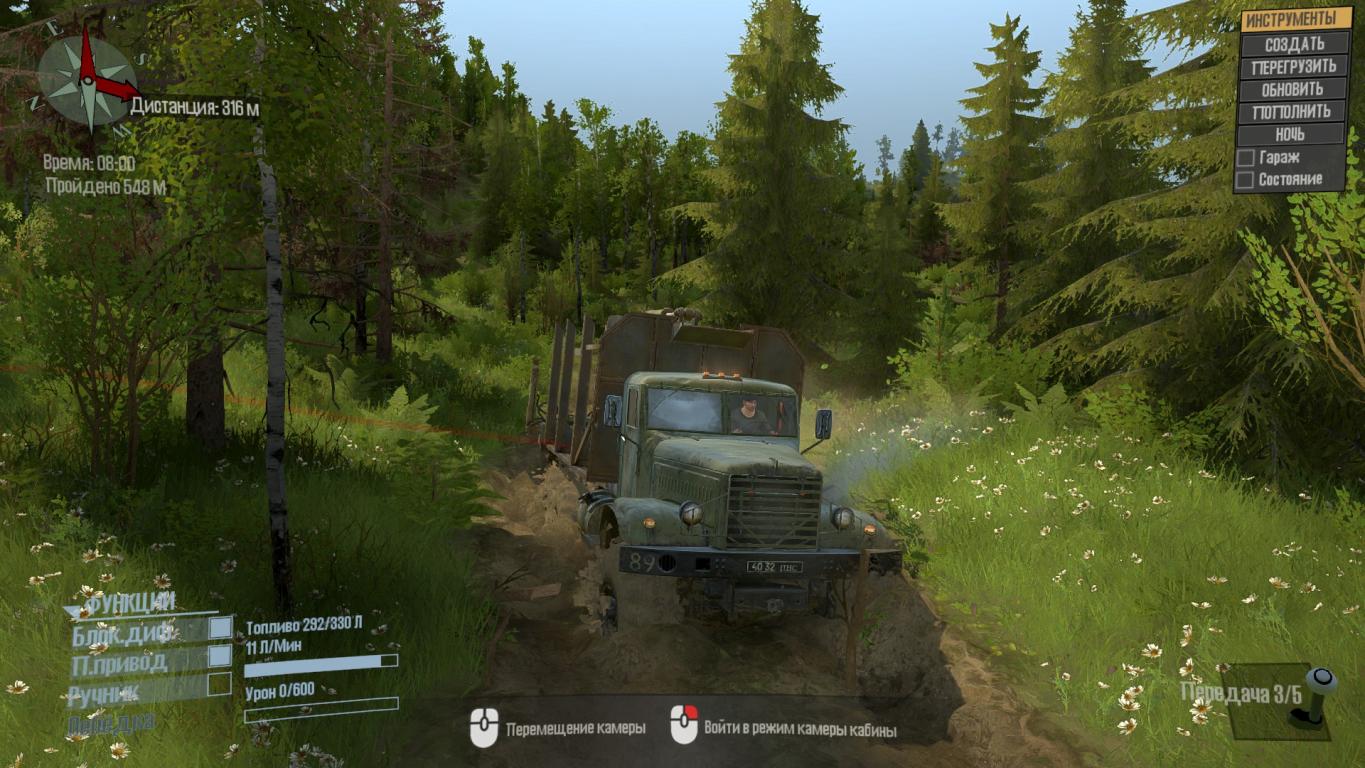Screen dimensions: 1365x768
Task: Toggle the Блок.диф differential lock
Action: pyautogui.click(x=220, y=629)
